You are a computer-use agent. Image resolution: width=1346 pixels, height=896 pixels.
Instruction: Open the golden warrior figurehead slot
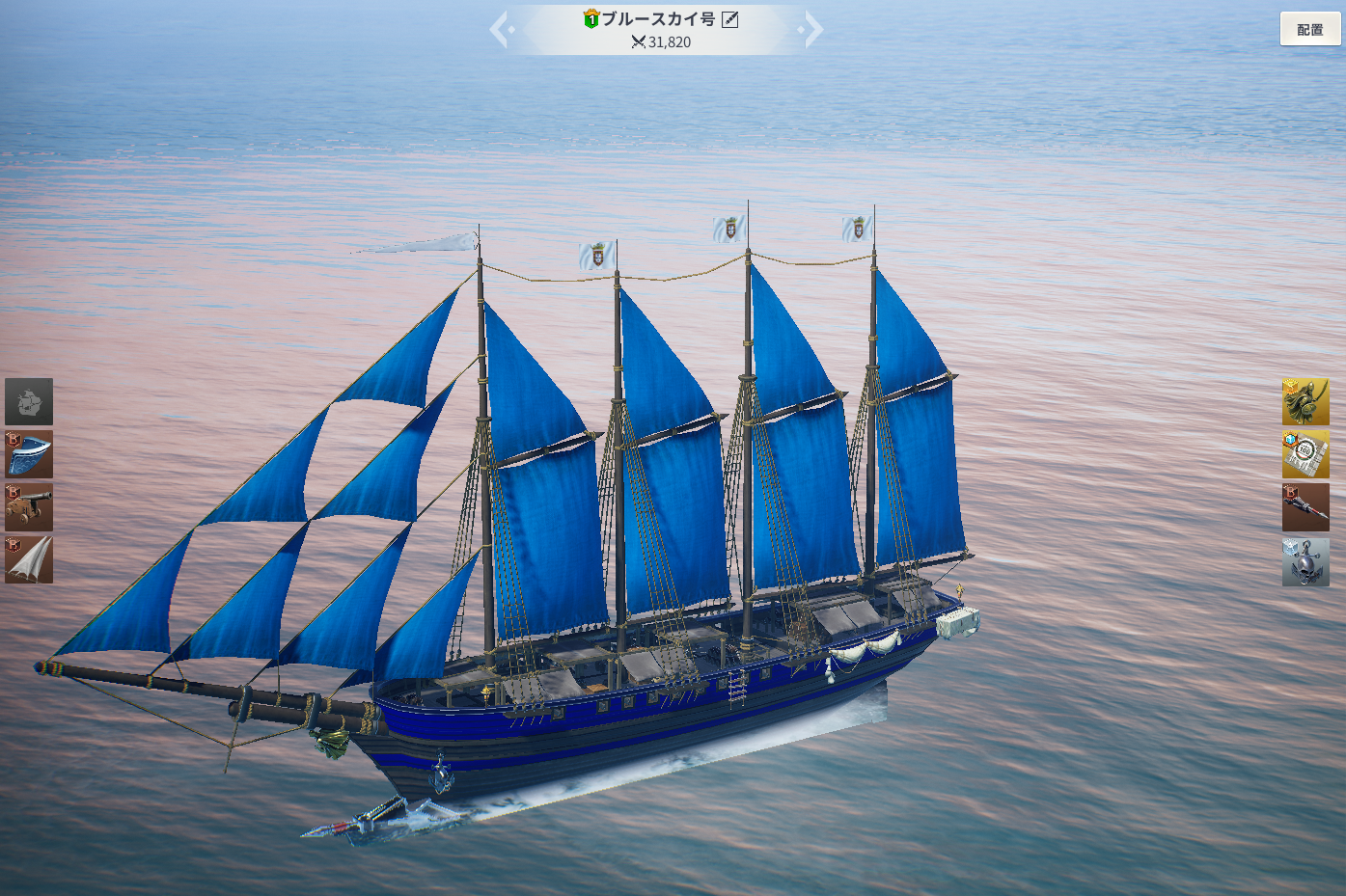[1305, 402]
